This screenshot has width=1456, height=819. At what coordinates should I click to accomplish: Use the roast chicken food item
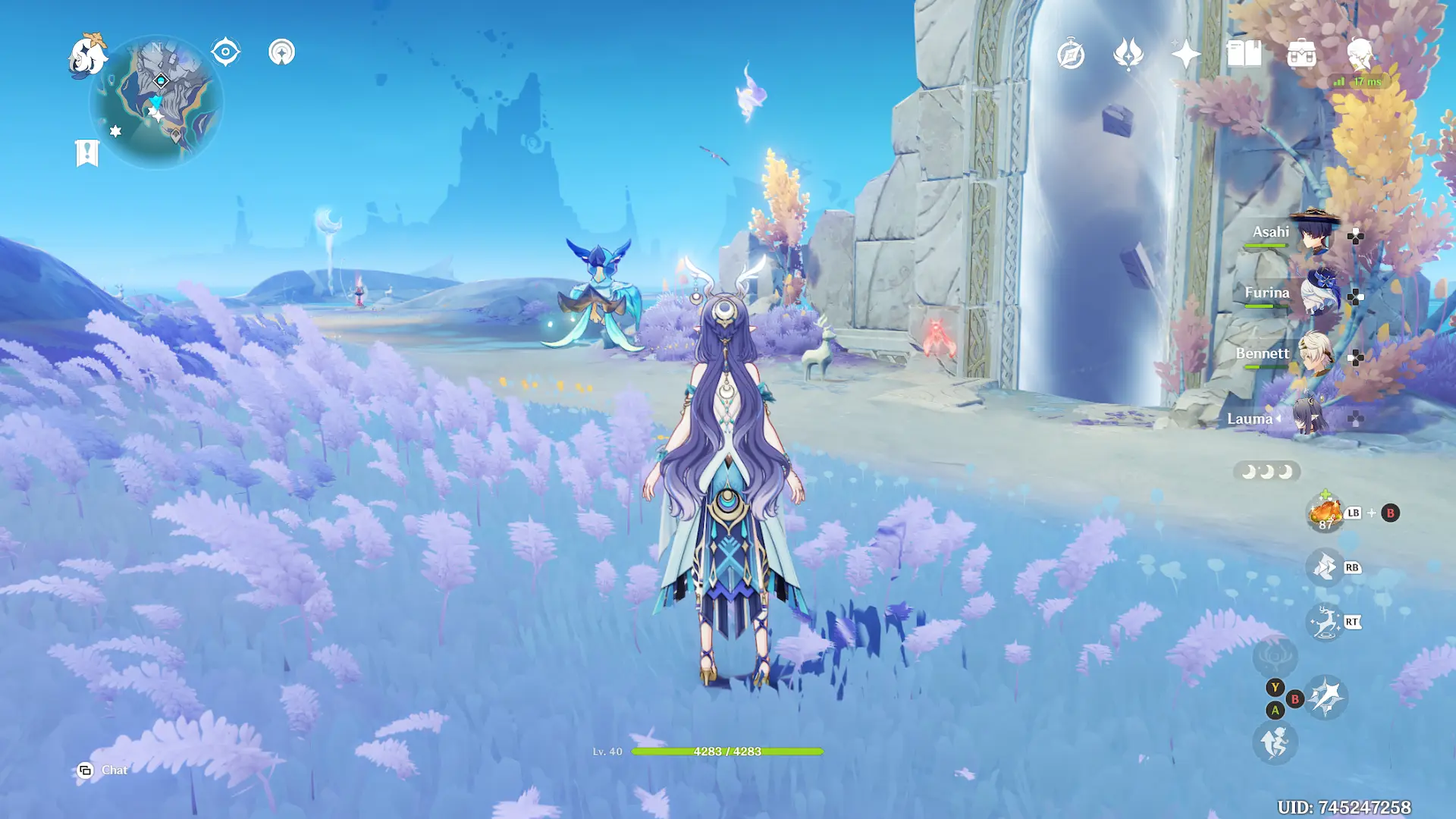tap(1325, 513)
